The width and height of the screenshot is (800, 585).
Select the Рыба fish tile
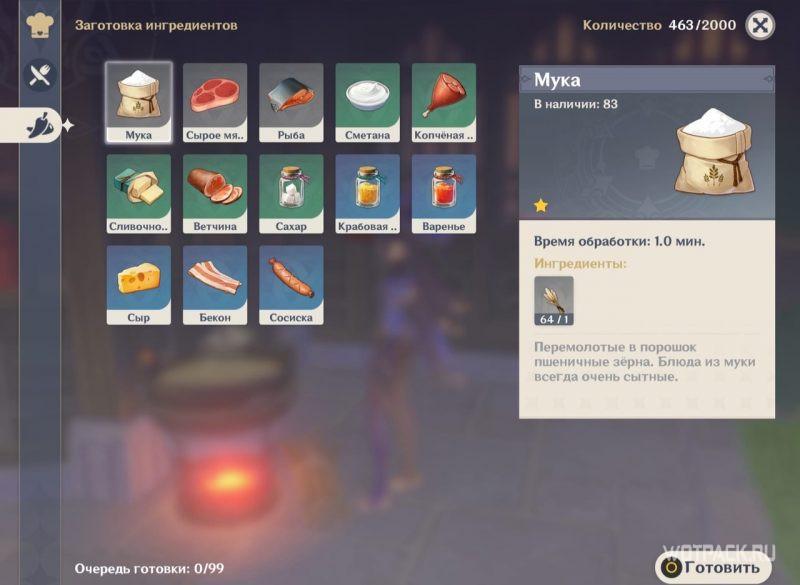click(x=291, y=103)
